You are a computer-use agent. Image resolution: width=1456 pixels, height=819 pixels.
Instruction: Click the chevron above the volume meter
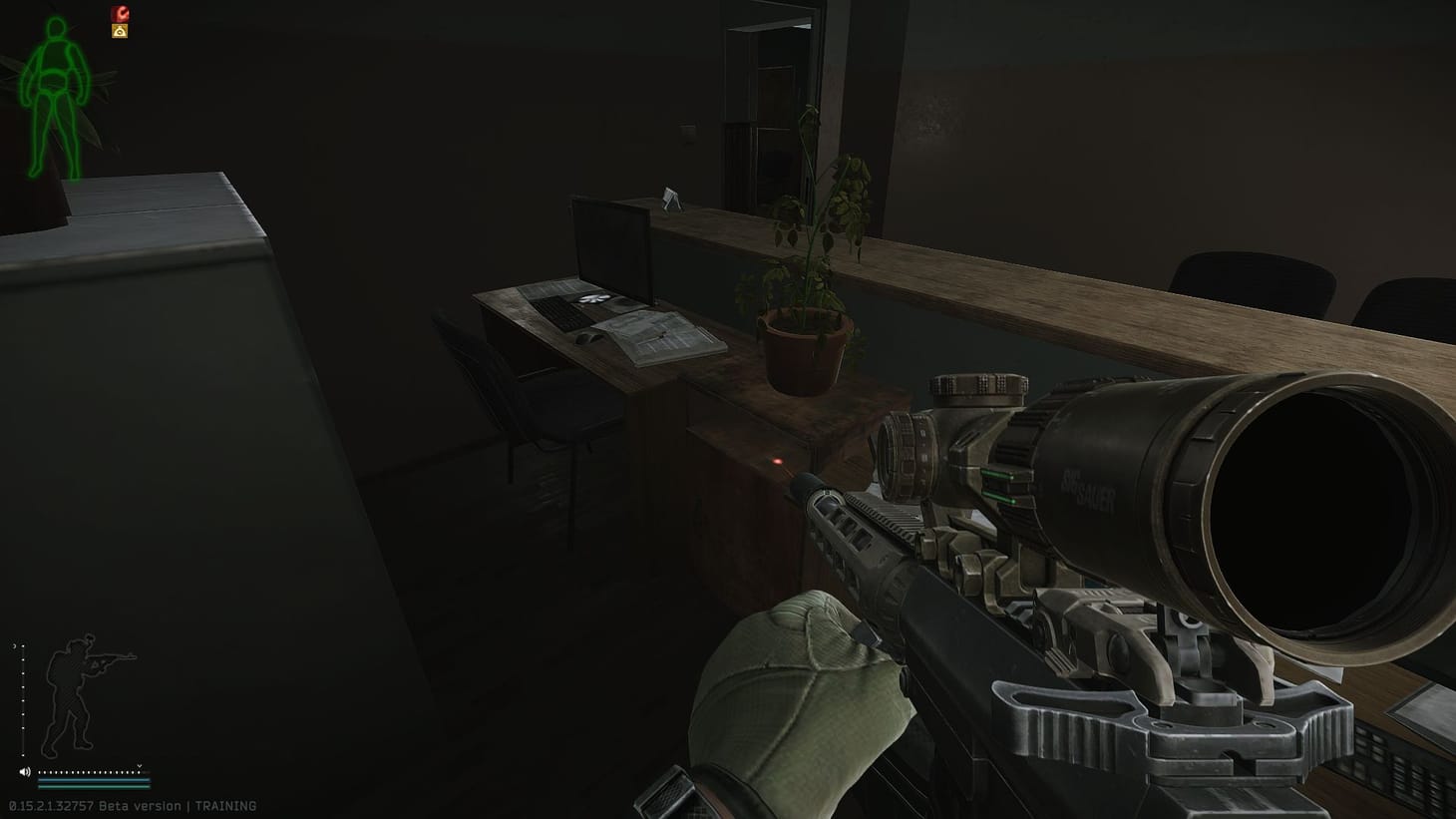click(x=140, y=766)
